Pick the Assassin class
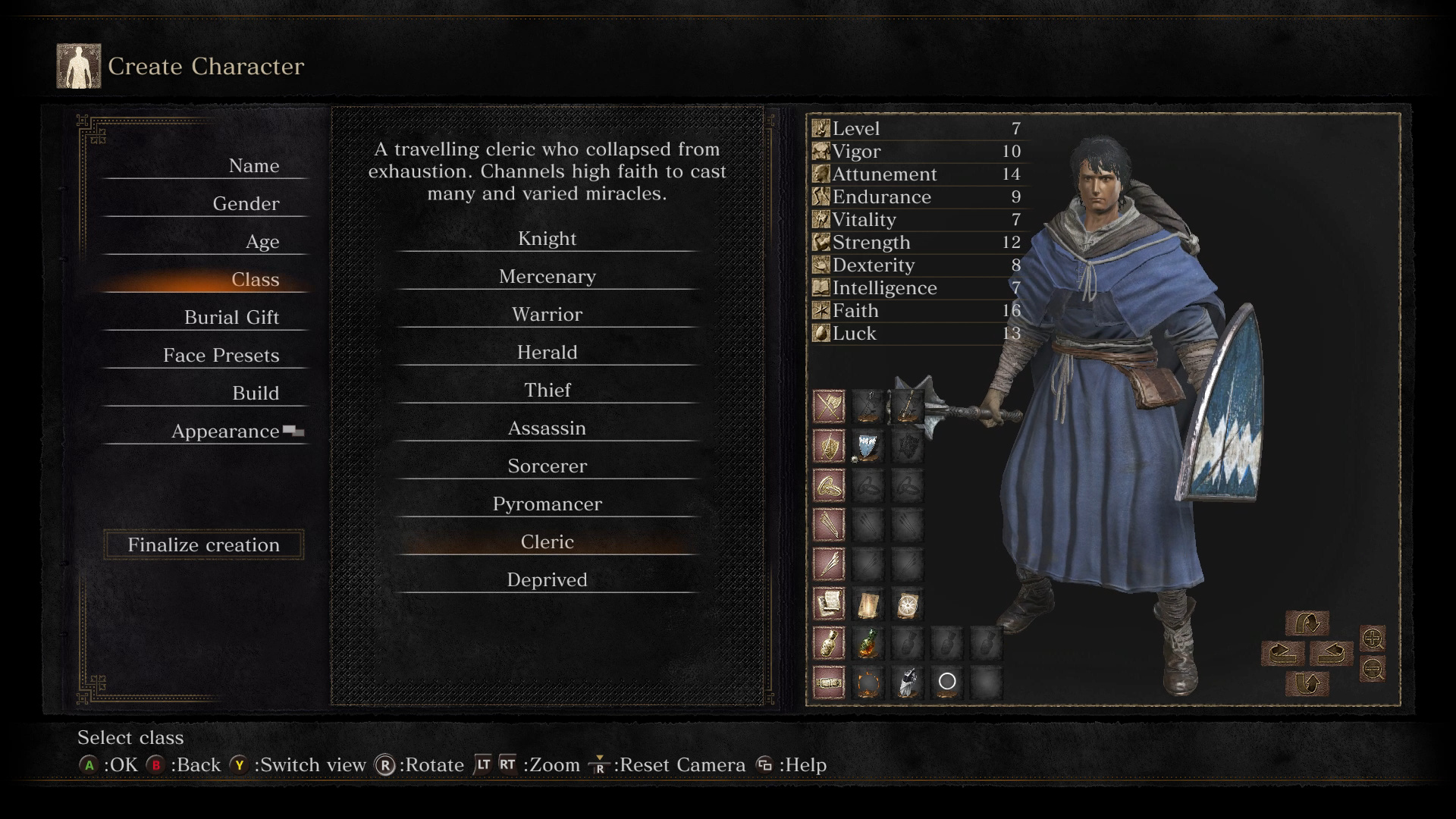The image size is (1456, 819). pos(547,428)
